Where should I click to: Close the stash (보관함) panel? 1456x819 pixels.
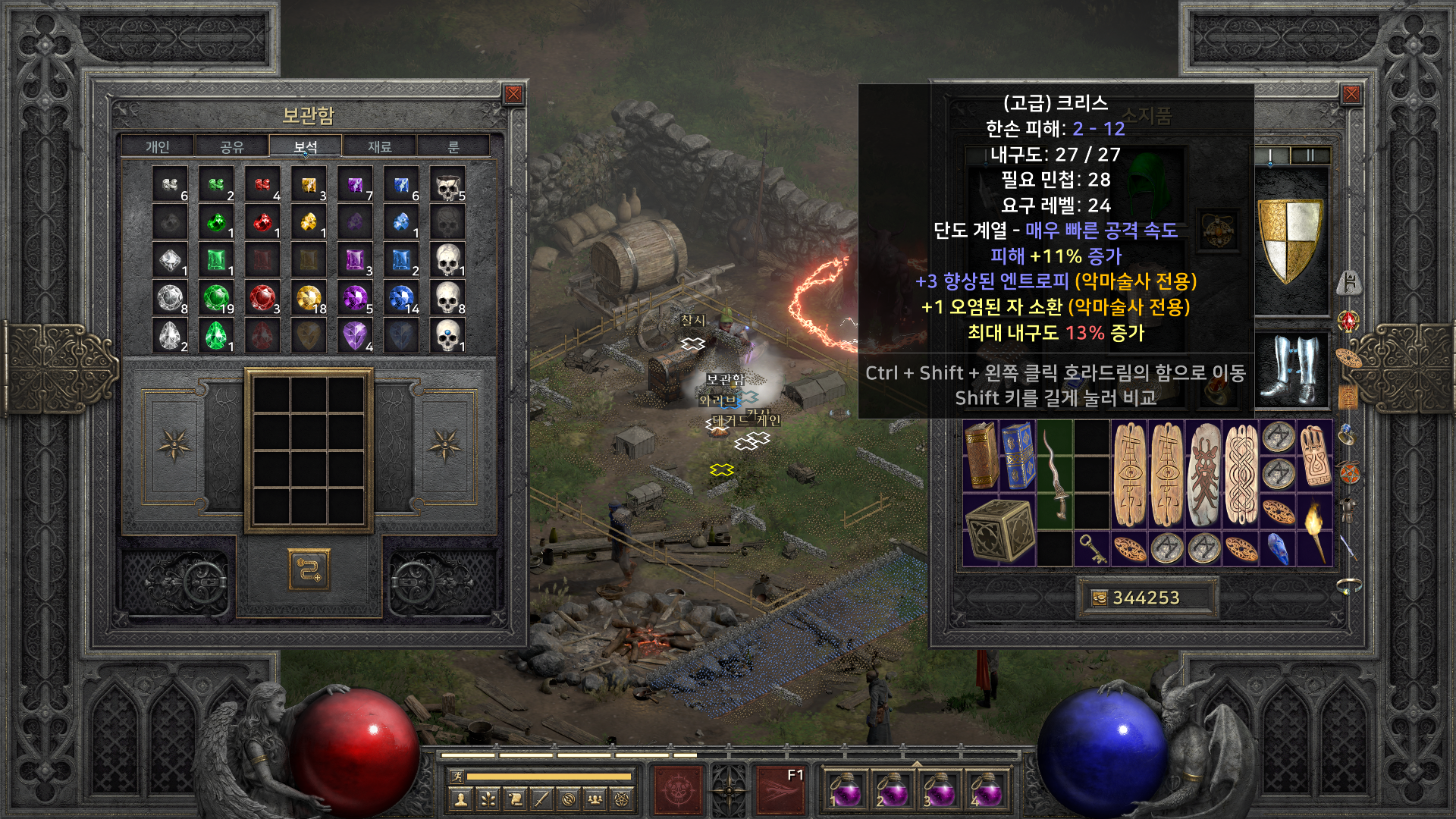pos(513,94)
